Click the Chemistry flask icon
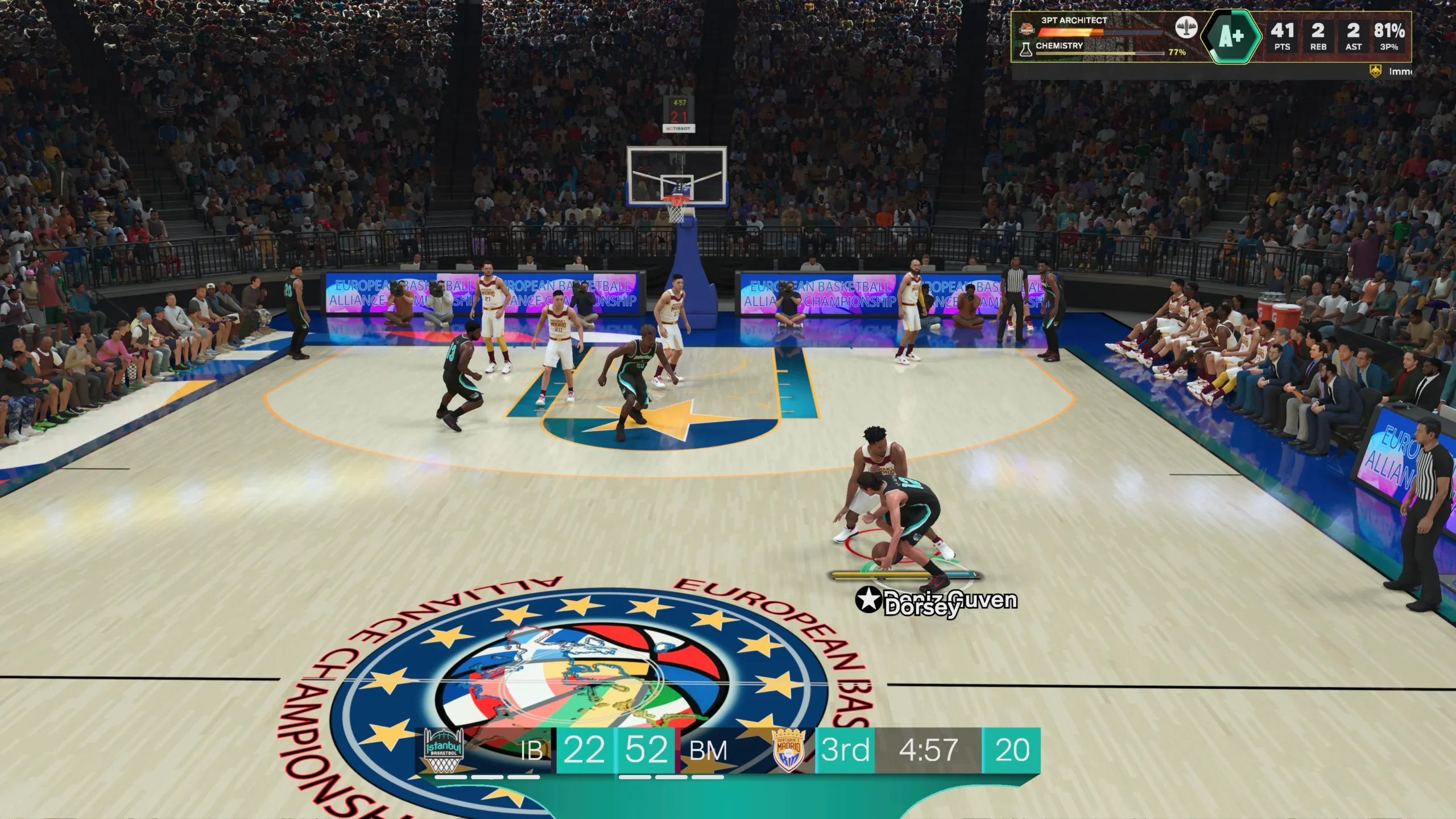 coord(1025,49)
